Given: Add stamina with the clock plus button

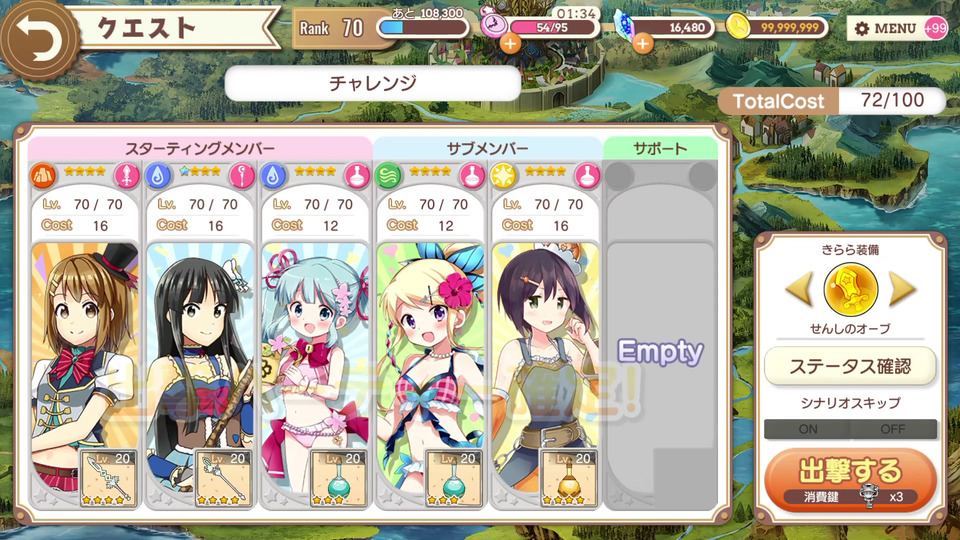Looking at the screenshot, I should [x=509, y=43].
